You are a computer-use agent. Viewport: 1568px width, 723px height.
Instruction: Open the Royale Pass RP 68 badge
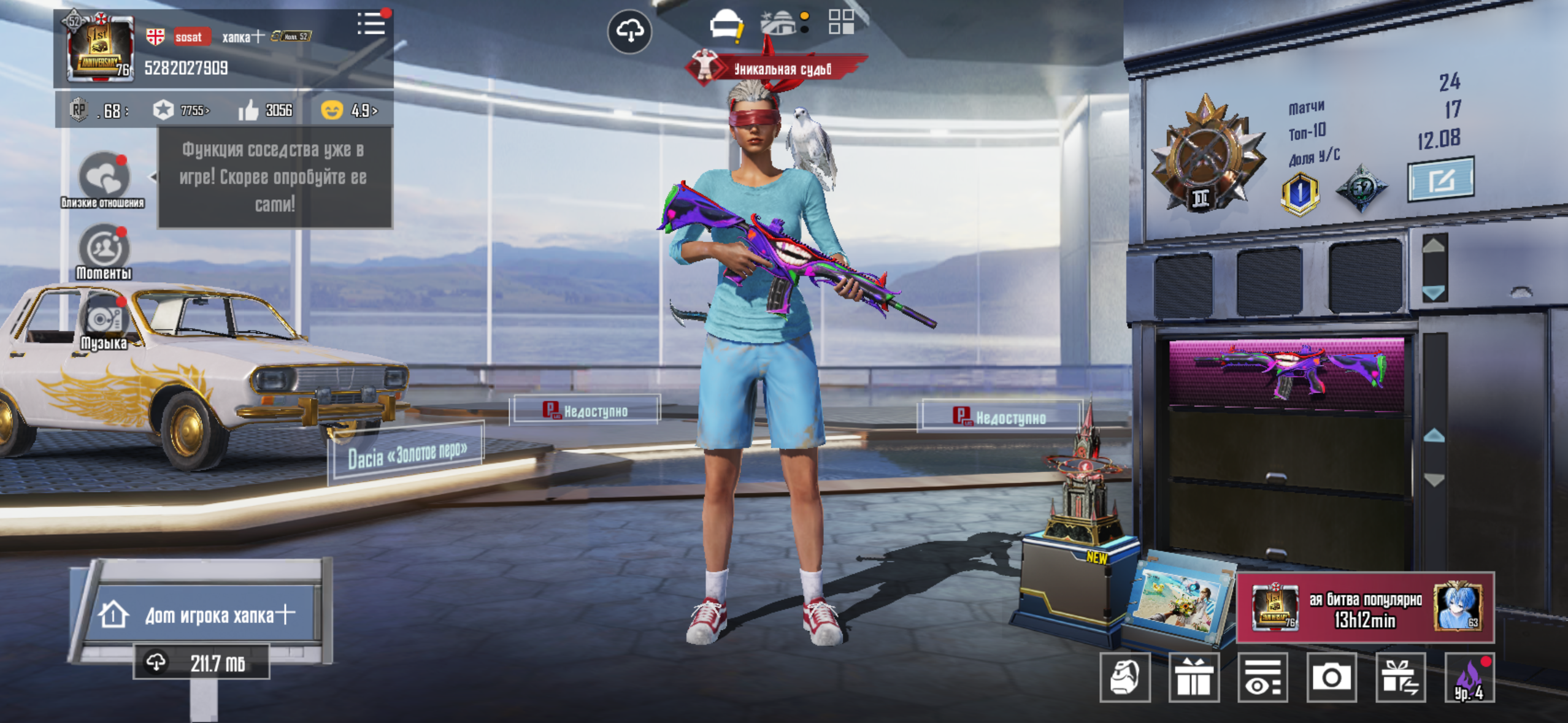coord(99,110)
